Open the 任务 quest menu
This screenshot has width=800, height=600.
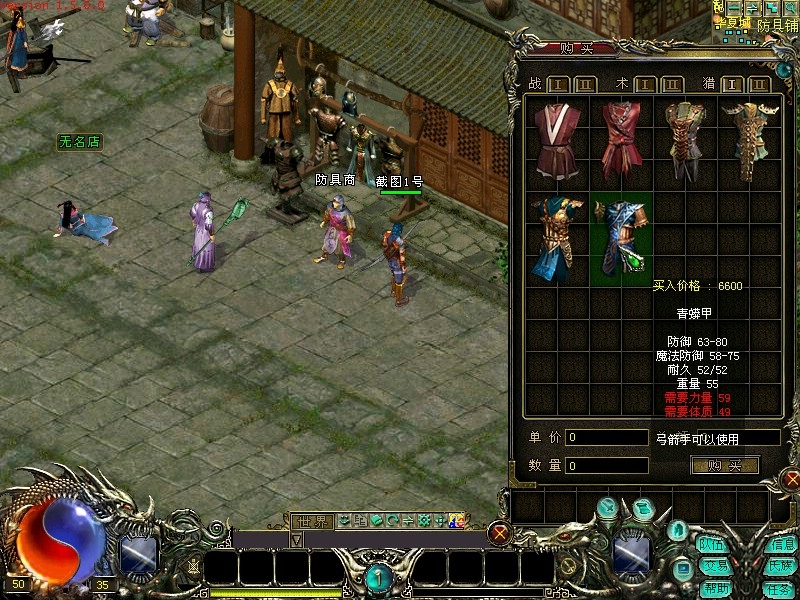tap(779, 588)
